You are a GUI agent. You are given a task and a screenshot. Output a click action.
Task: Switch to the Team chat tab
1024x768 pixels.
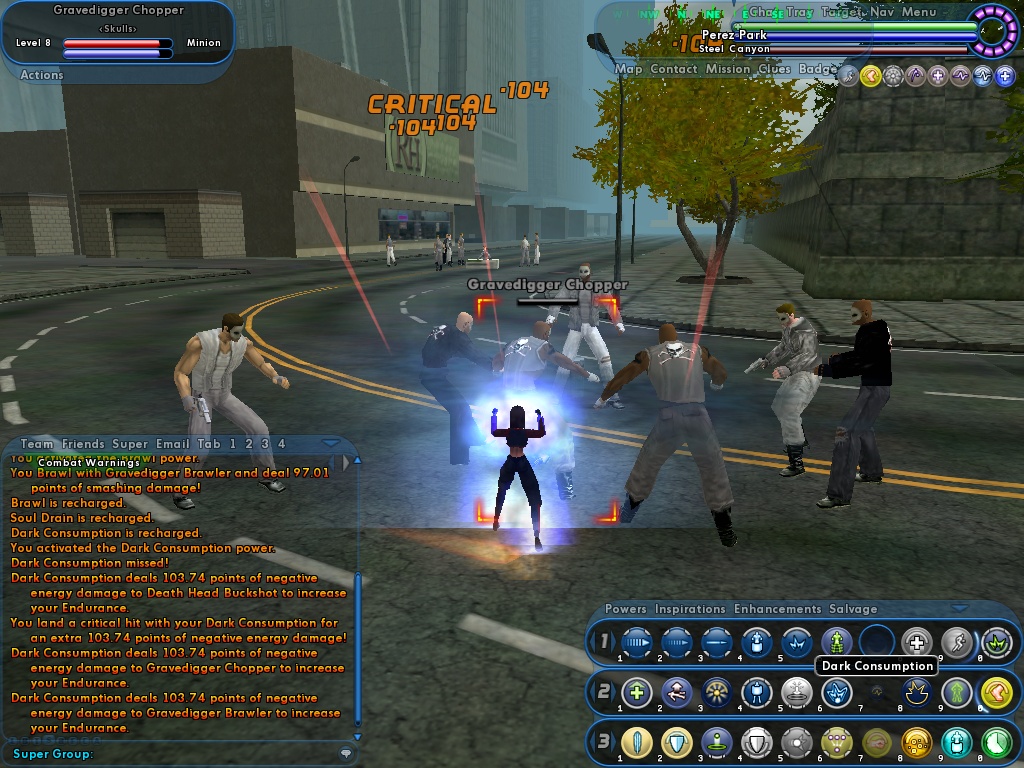pos(37,444)
